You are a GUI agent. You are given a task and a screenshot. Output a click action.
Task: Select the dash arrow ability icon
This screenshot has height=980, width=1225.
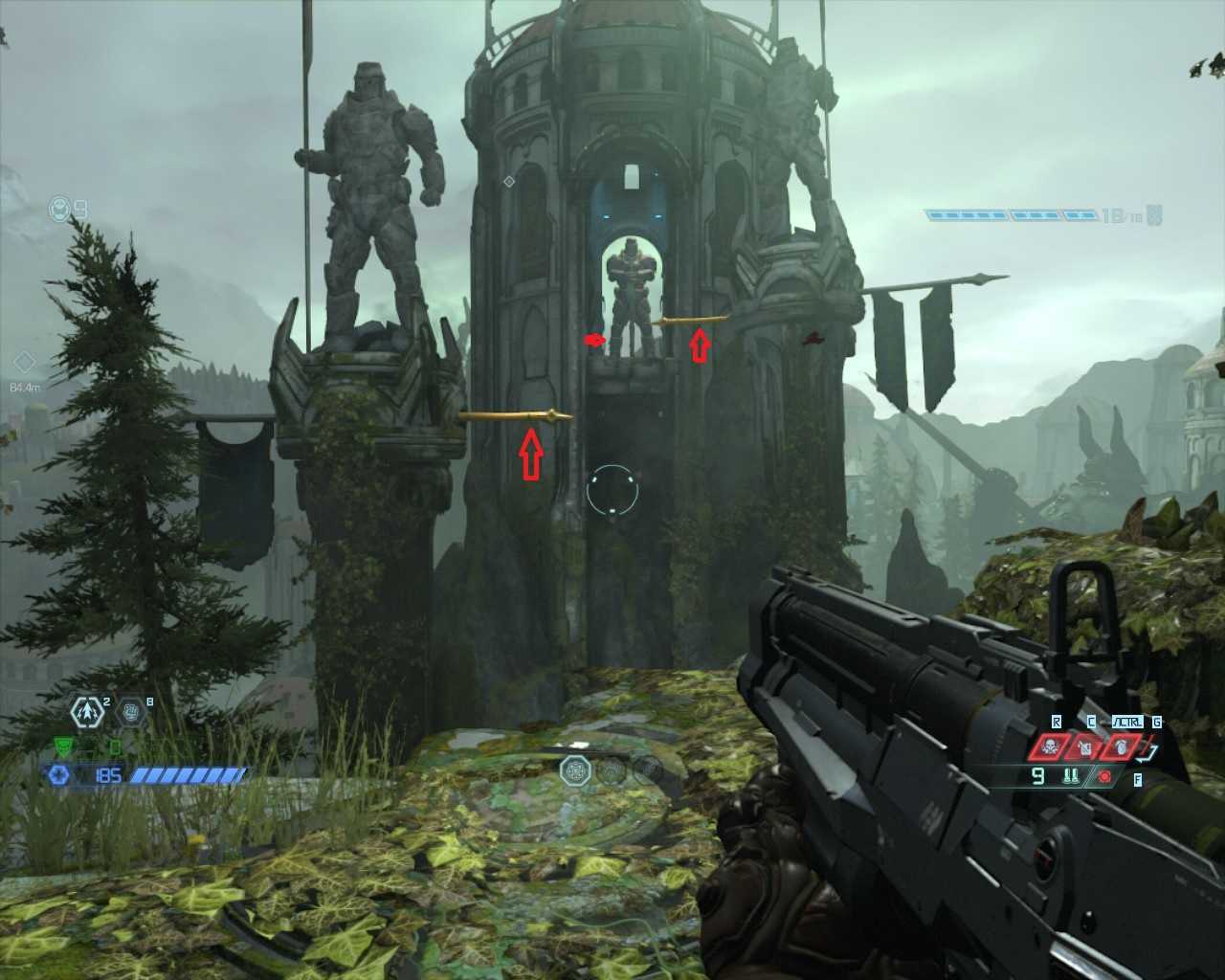[88, 711]
